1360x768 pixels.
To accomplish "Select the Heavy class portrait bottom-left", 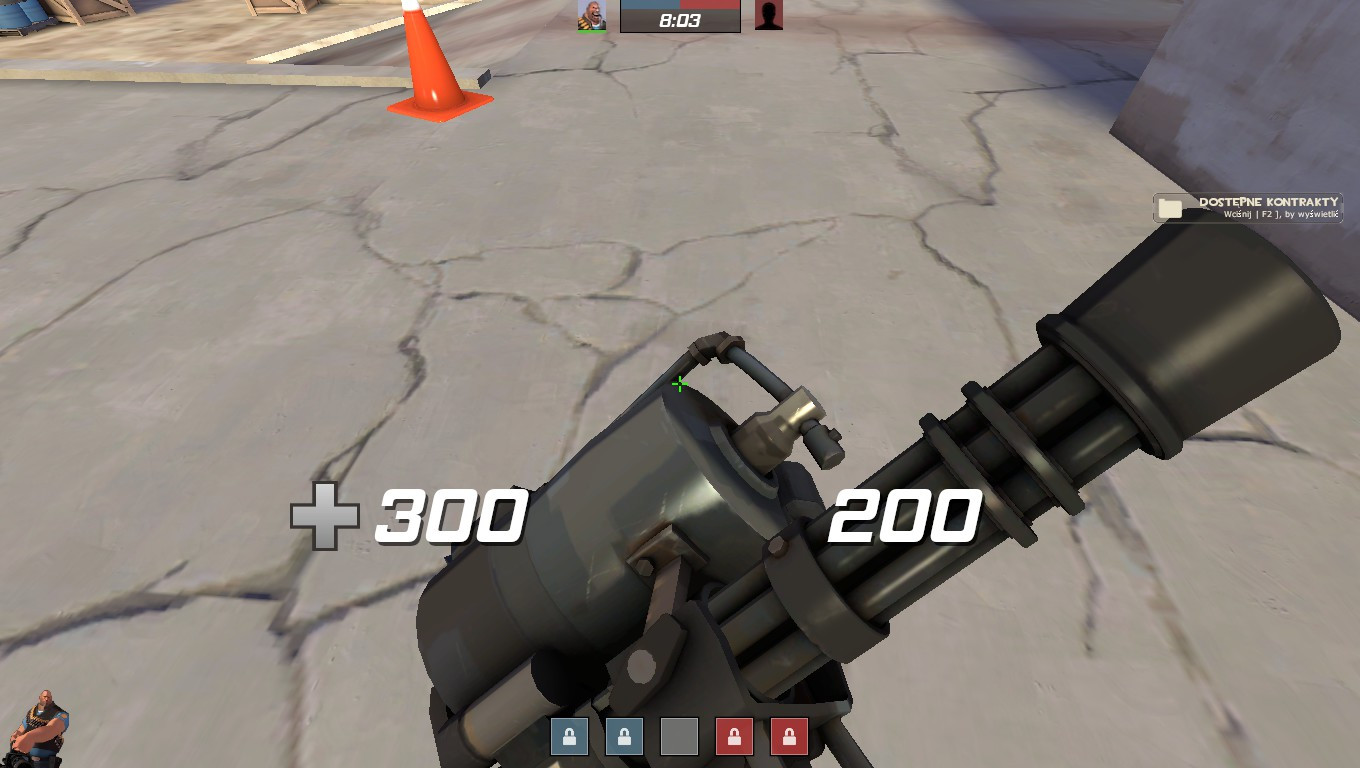I will pos(38,728).
